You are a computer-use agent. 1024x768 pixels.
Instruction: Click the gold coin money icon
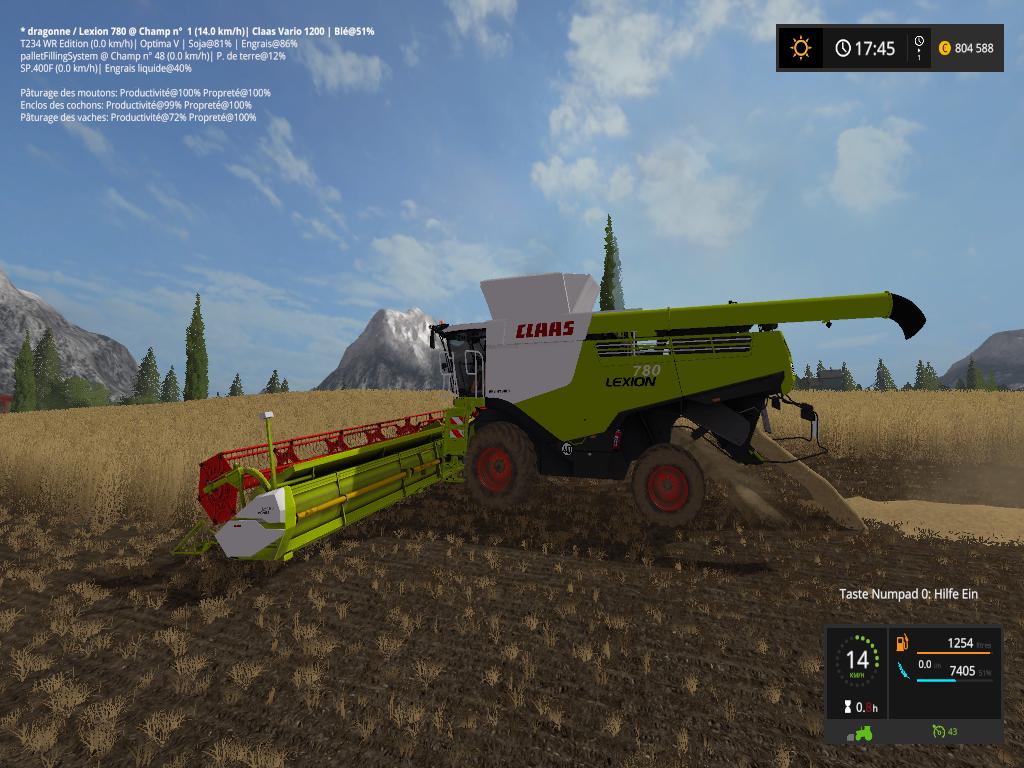coord(944,48)
